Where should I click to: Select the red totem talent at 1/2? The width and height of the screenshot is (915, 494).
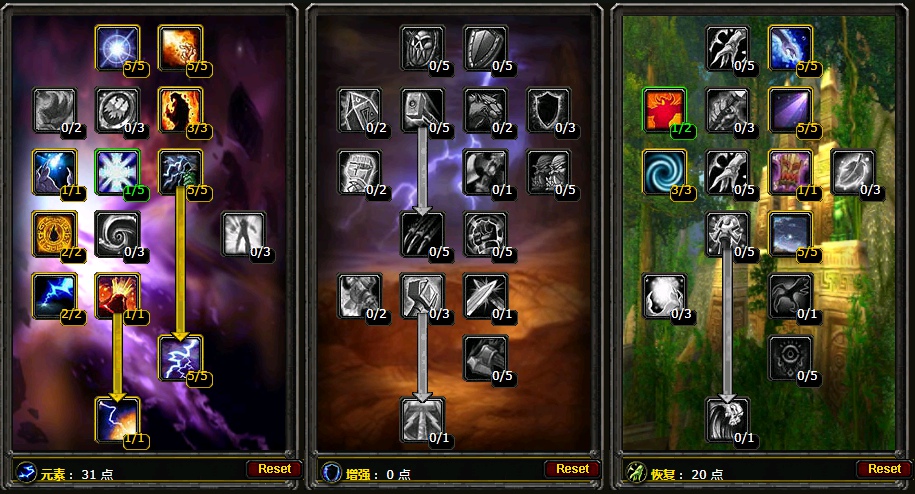tap(665, 110)
